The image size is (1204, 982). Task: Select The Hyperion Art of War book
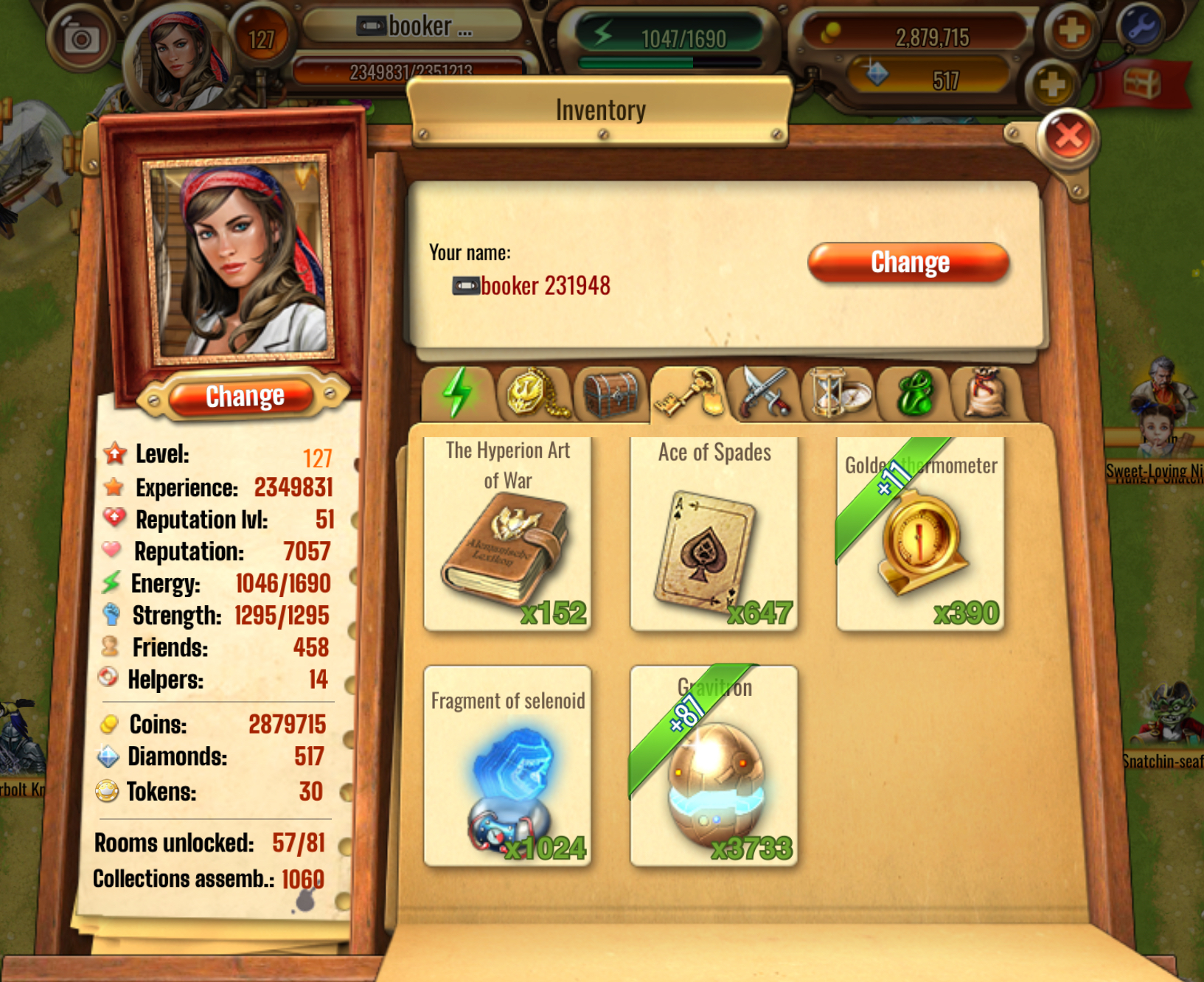click(508, 534)
